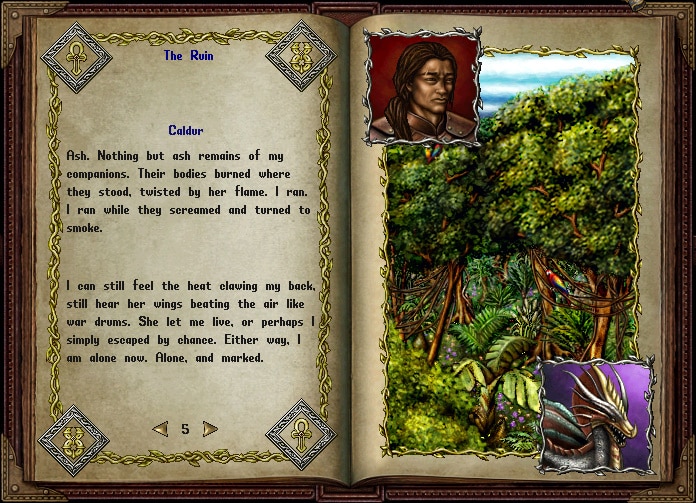Turn to the next page with the right arrow
The height and width of the screenshot is (503, 696).
(210, 429)
